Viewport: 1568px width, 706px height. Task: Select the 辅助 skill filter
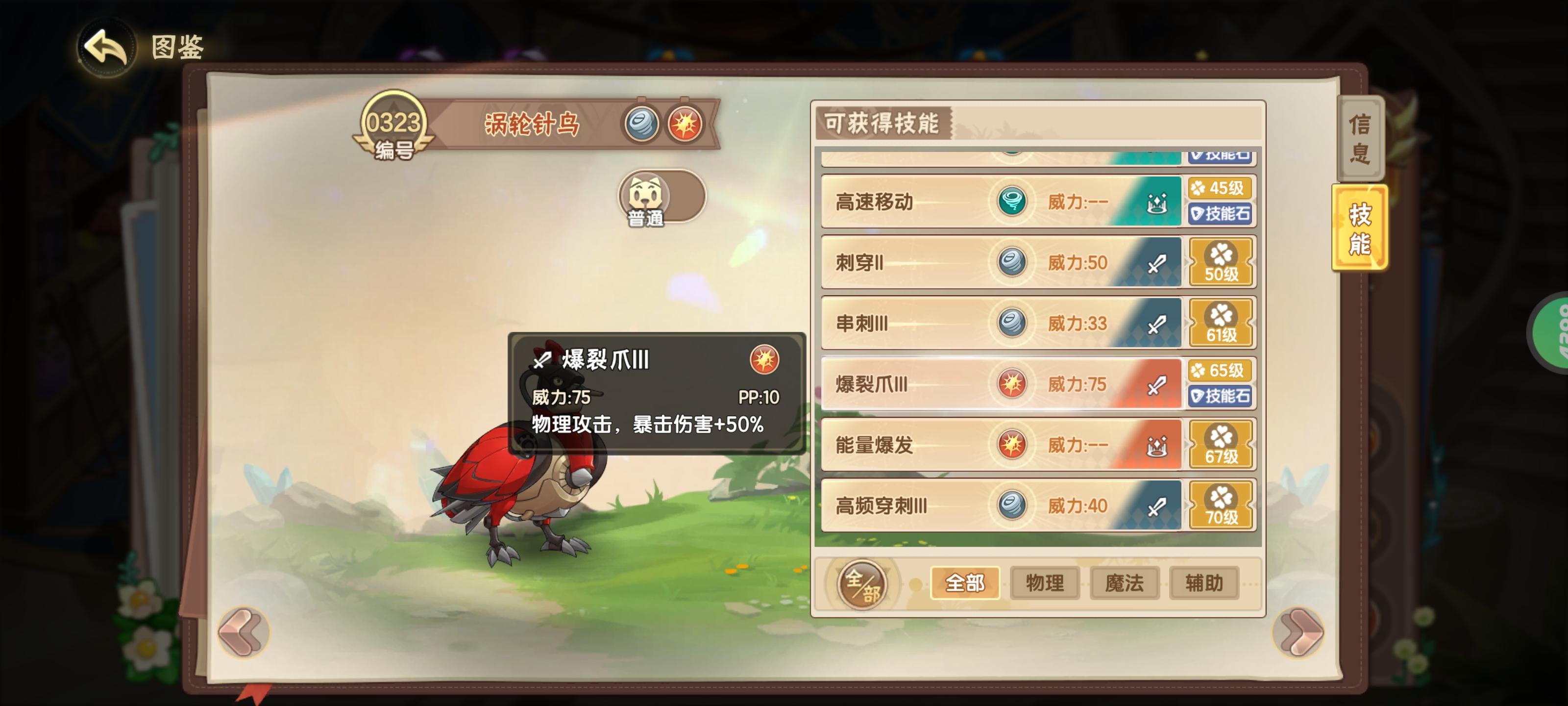pos(1203,583)
